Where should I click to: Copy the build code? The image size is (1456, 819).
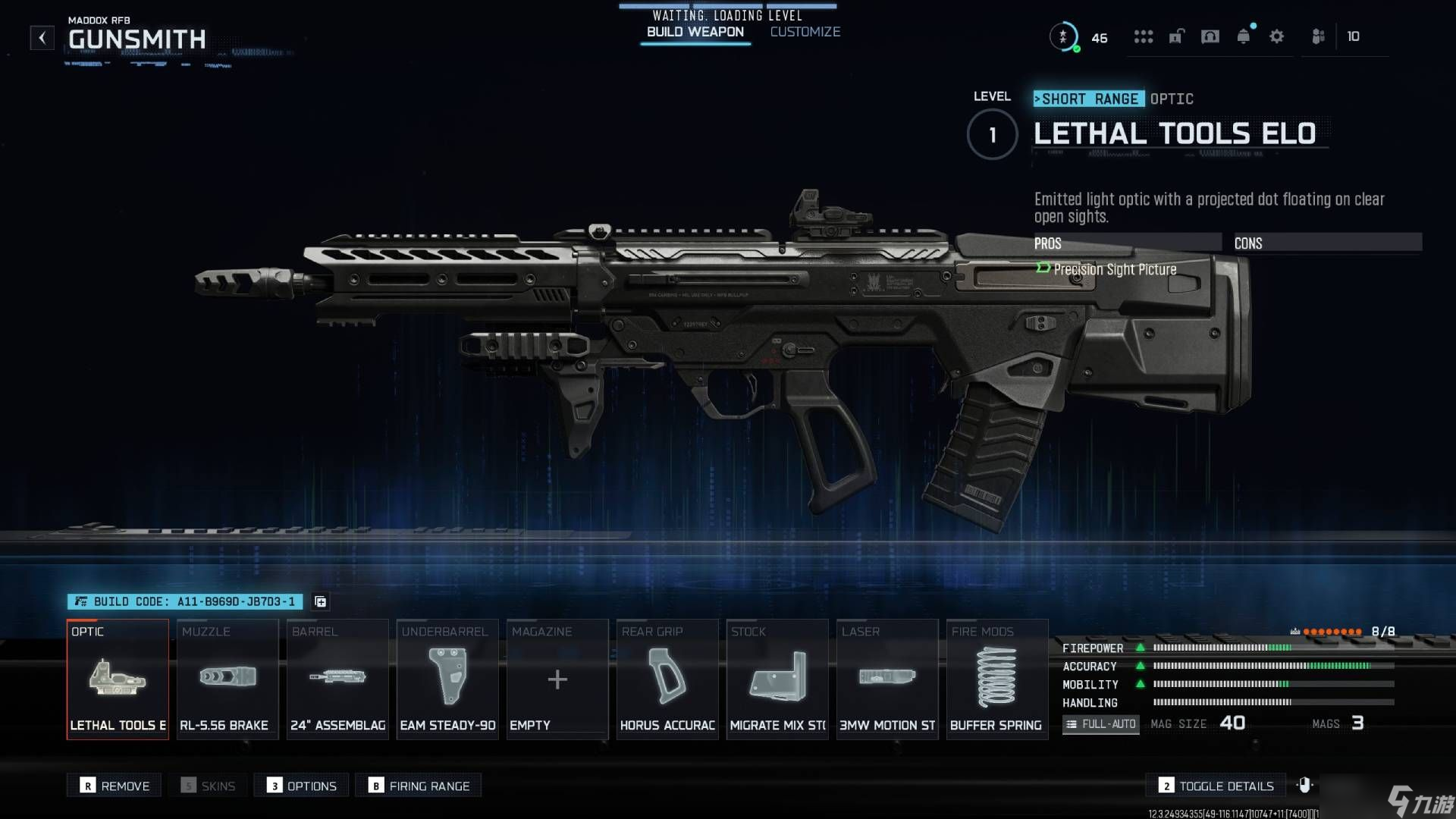pyautogui.click(x=321, y=601)
